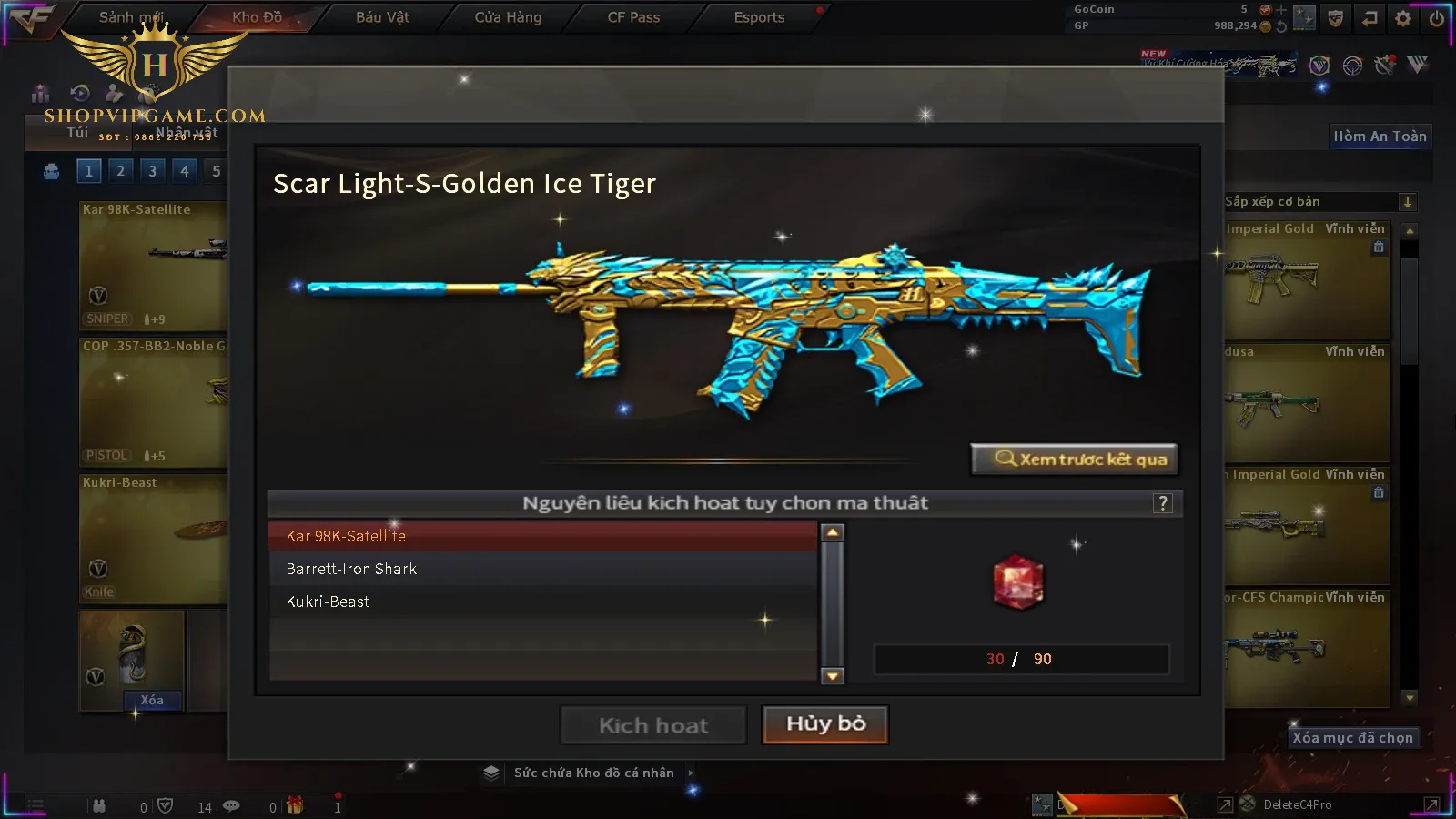Select Kar 98K-Satellite in material list
This screenshot has width=1456, height=819.
(x=541, y=536)
